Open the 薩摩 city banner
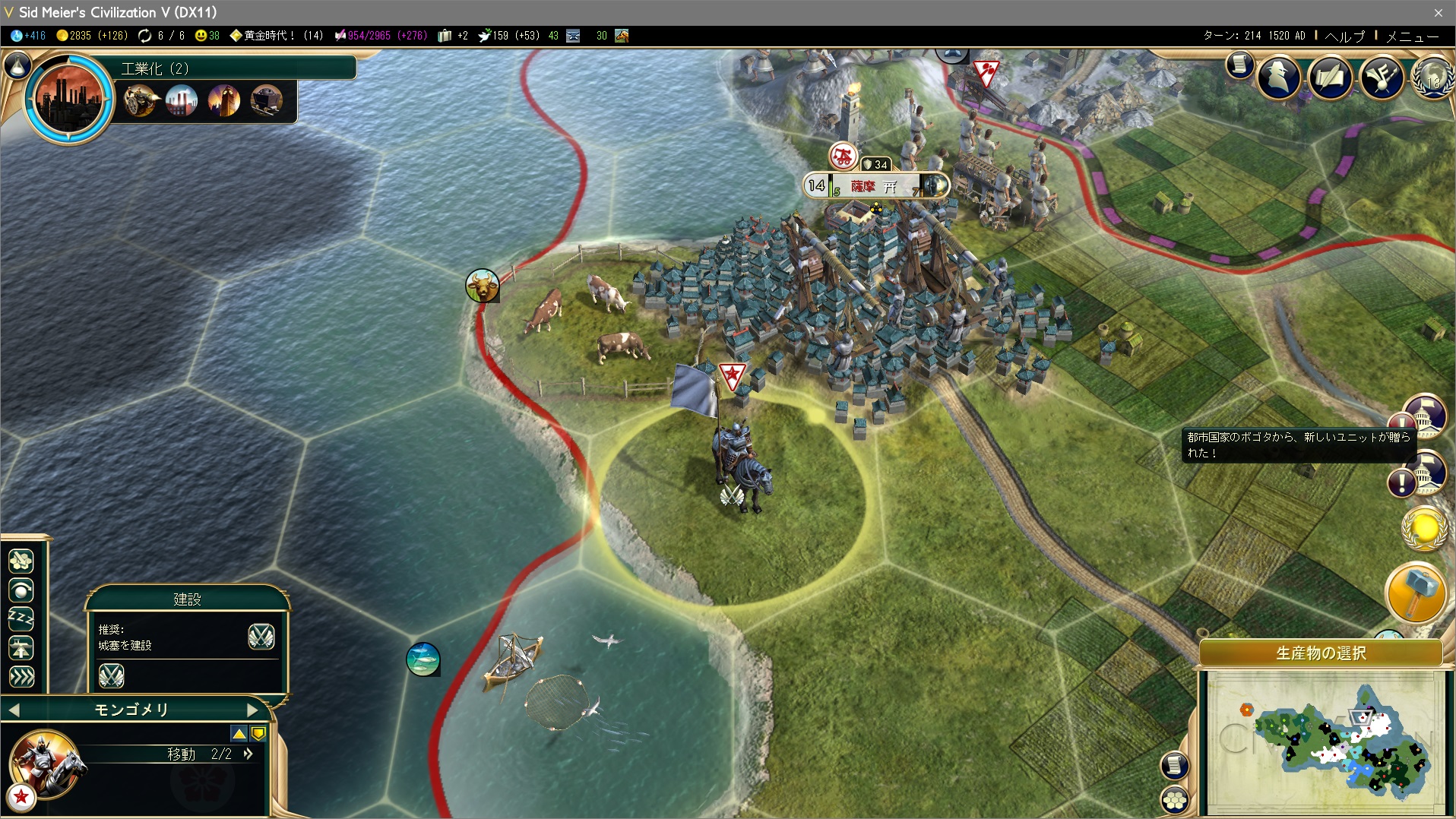Screen dimensions: 1456x819 point(875,185)
